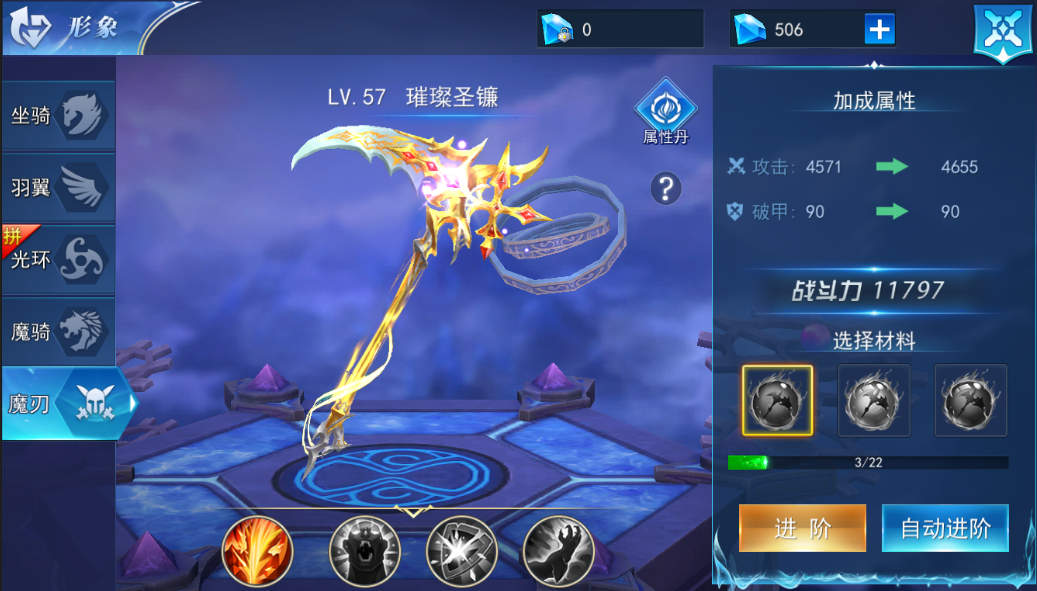View the roaring beast skill icon
Image resolution: width=1037 pixels, height=591 pixels.
tap(364, 551)
